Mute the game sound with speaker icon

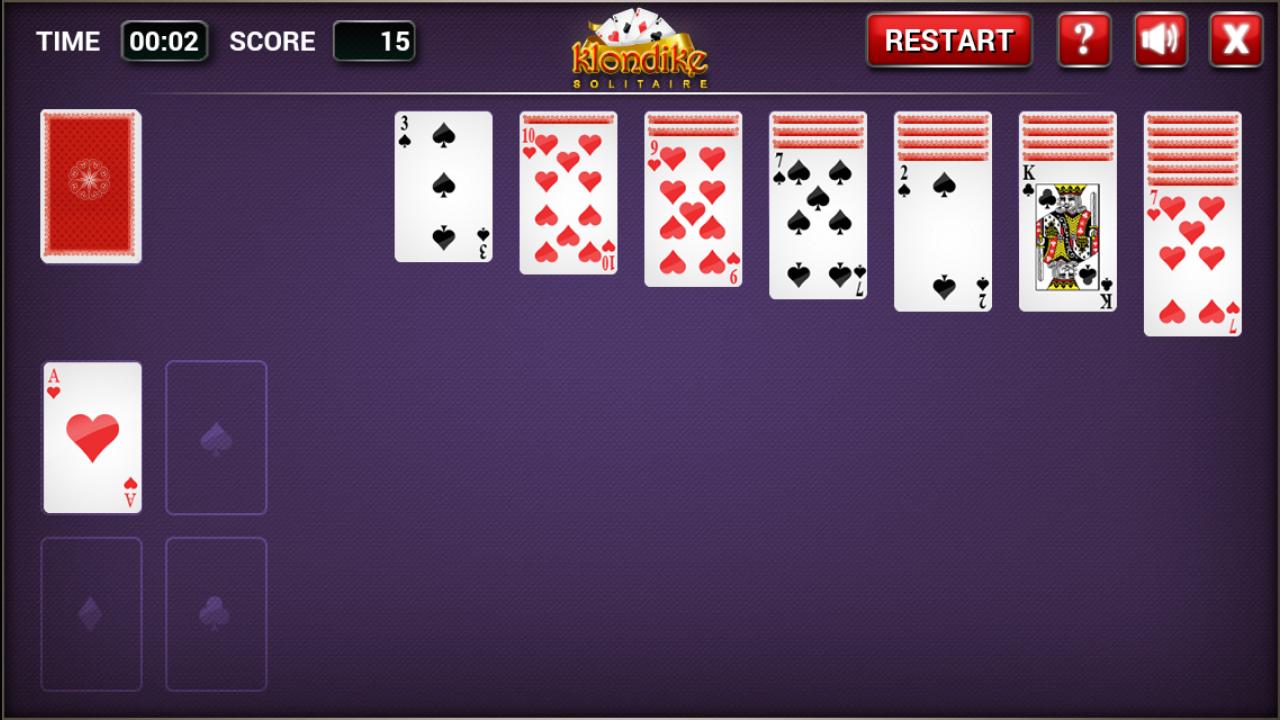[x=1160, y=41]
